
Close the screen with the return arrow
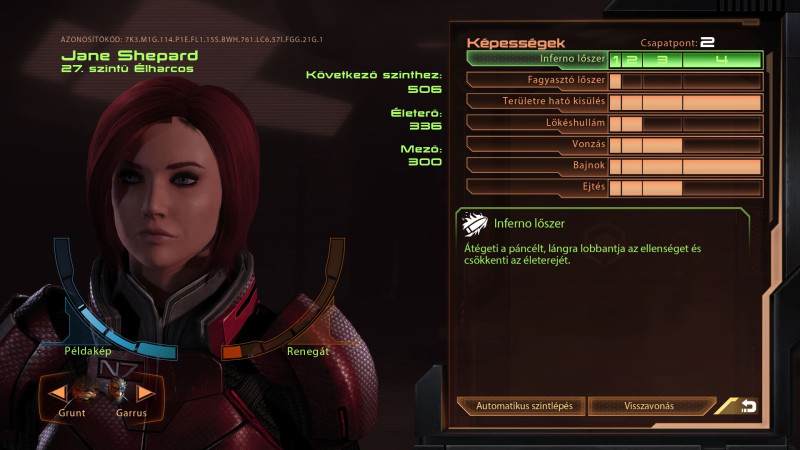coord(744,406)
